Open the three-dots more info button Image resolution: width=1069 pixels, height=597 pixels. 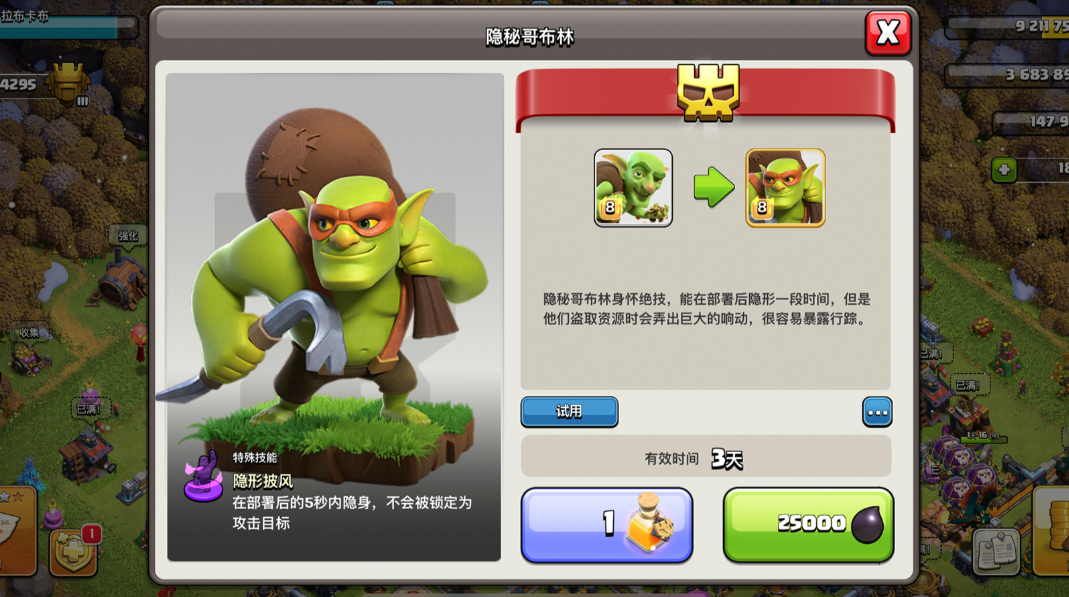click(x=877, y=412)
